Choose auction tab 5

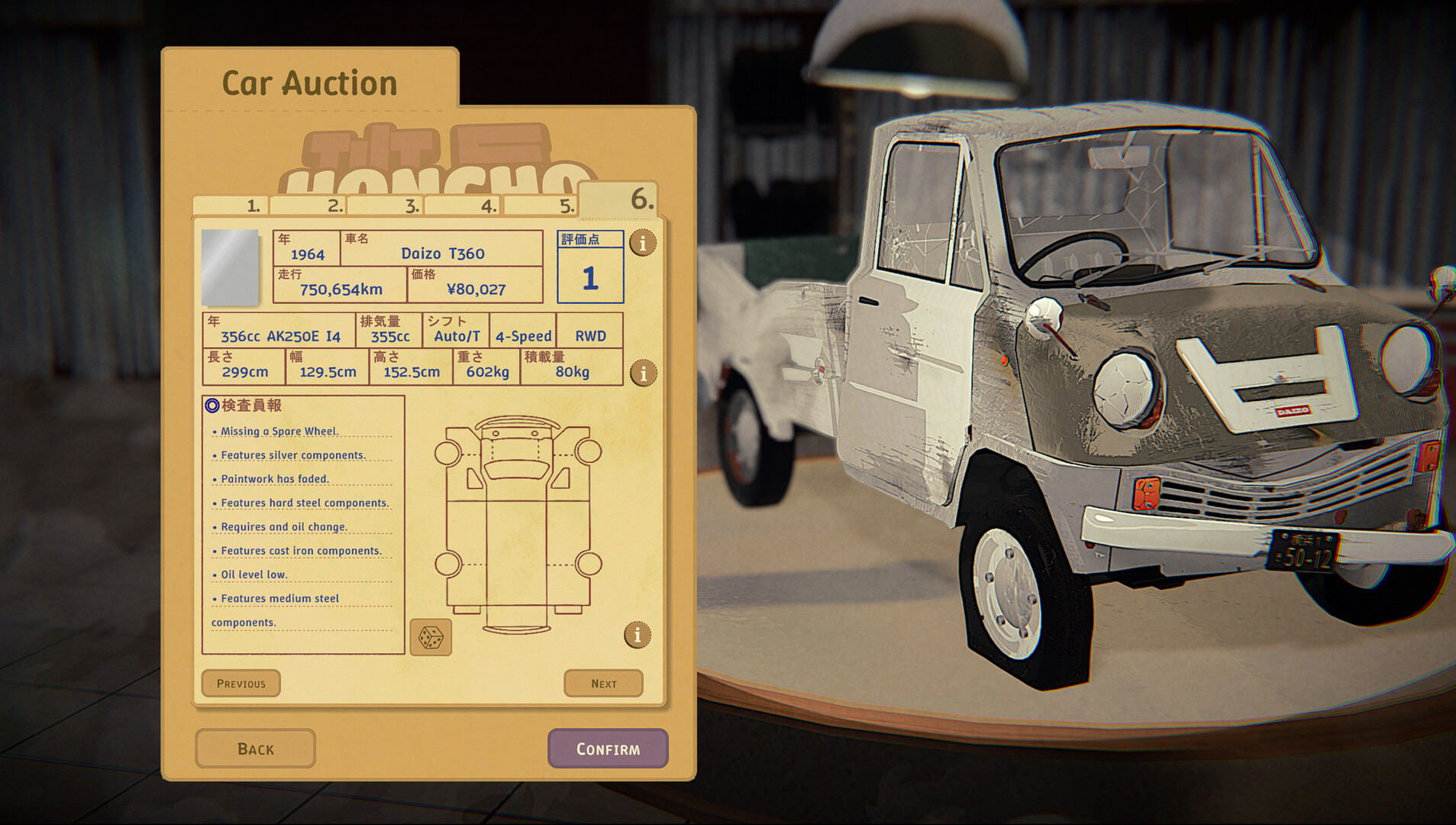(540, 205)
